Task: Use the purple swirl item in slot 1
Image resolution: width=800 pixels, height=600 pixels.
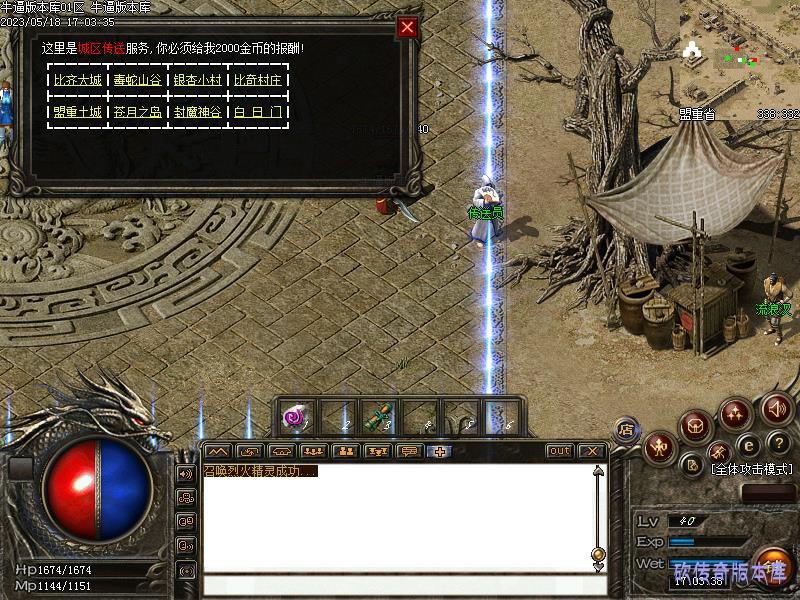Action: pyautogui.click(x=294, y=417)
